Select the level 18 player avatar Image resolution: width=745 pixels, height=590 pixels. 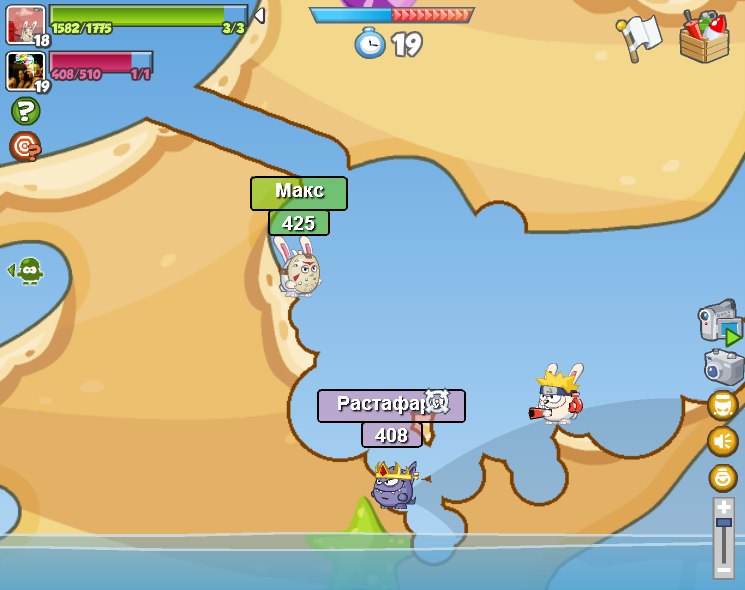click(x=25, y=24)
